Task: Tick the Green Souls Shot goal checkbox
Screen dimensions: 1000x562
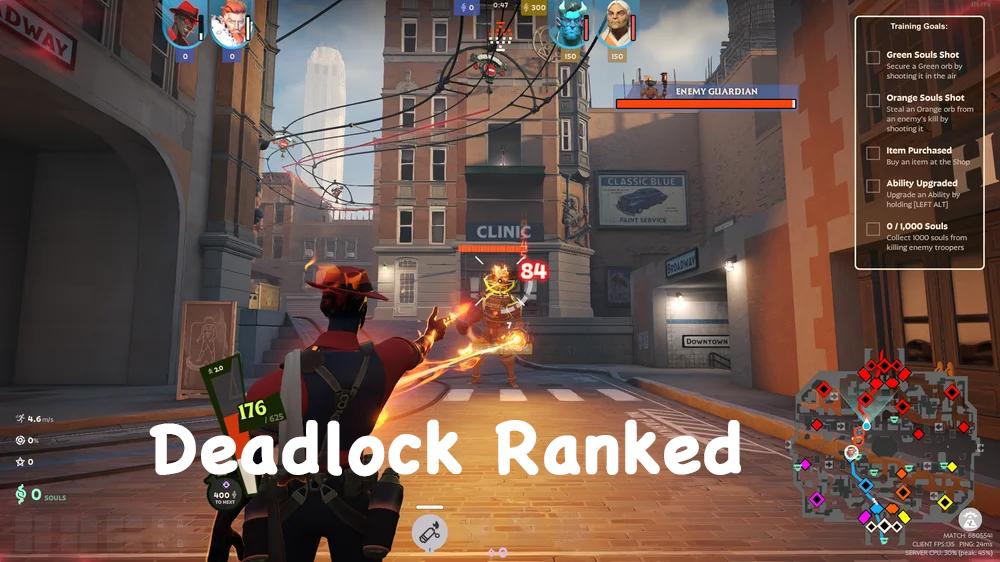Action: [x=873, y=58]
